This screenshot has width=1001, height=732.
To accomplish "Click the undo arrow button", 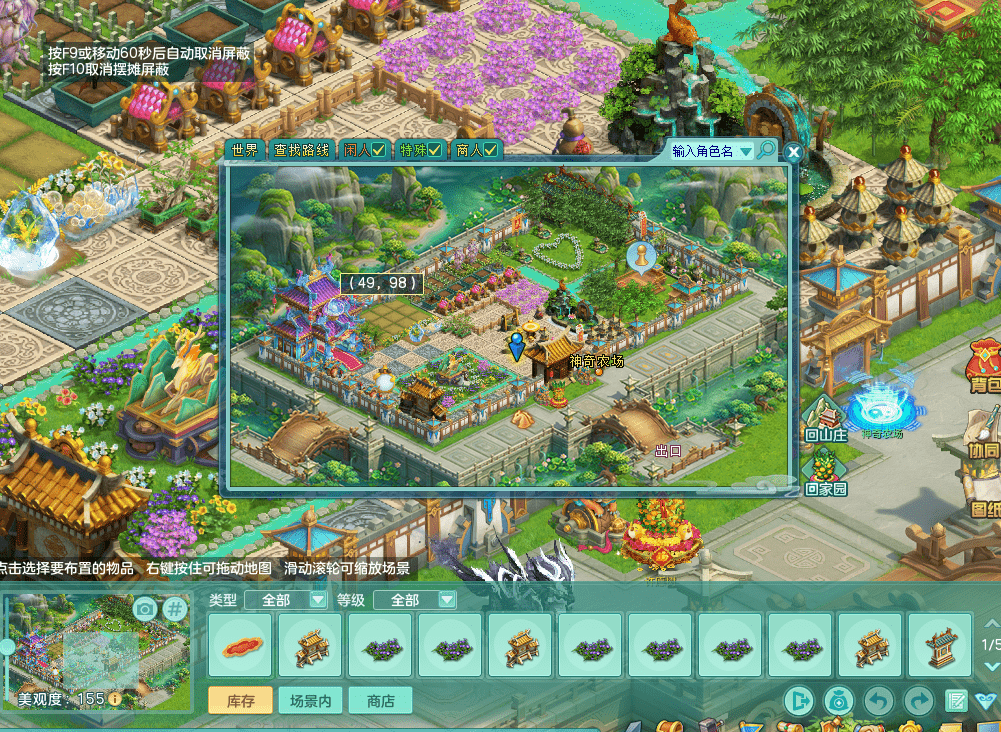I will (x=878, y=700).
